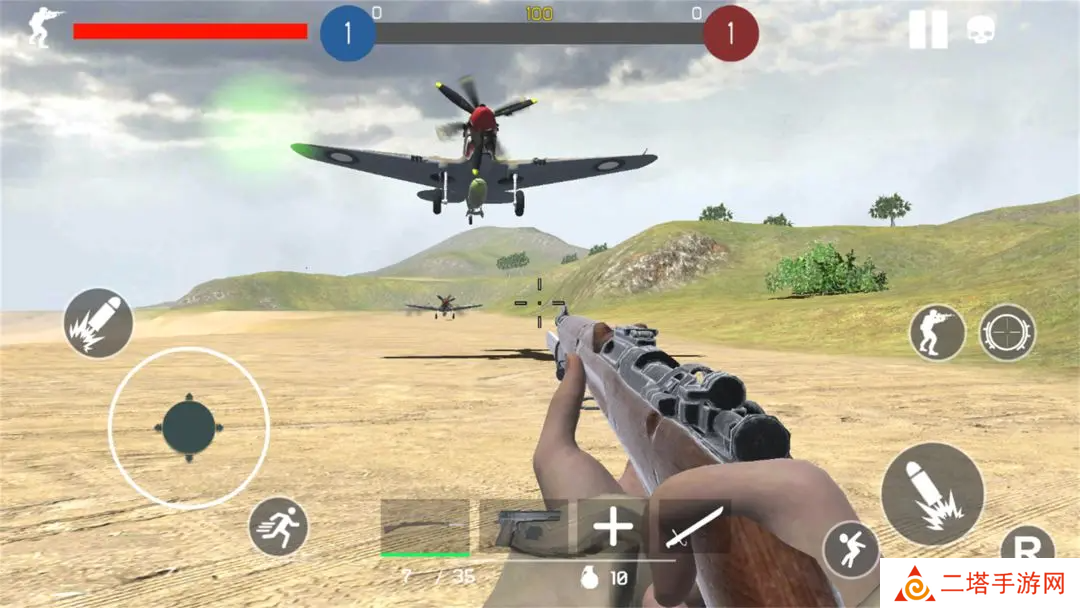Tap the movement joystick center

point(189,427)
